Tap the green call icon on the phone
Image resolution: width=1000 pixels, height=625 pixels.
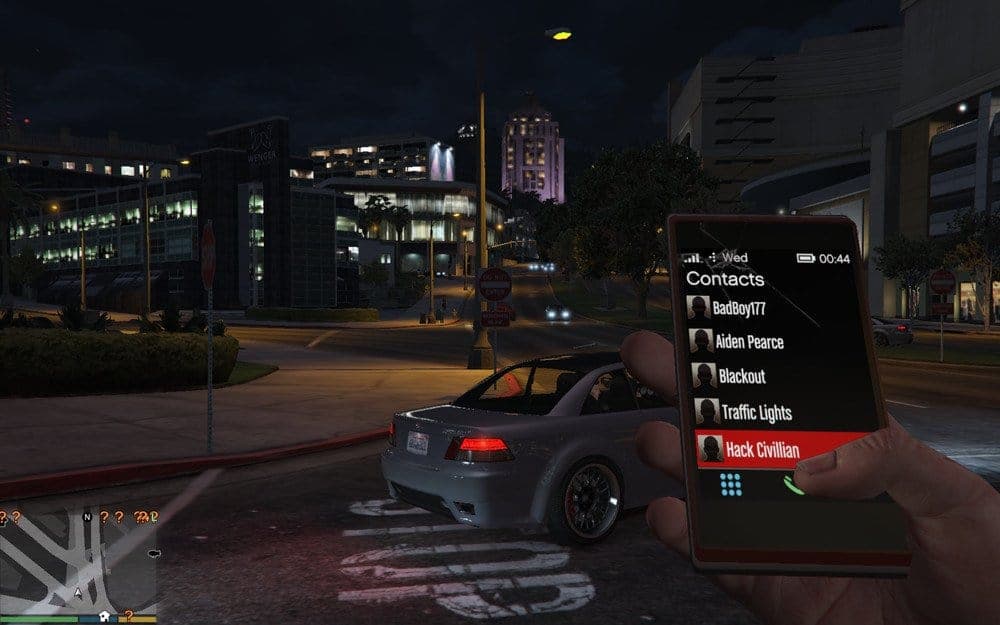point(792,485)
